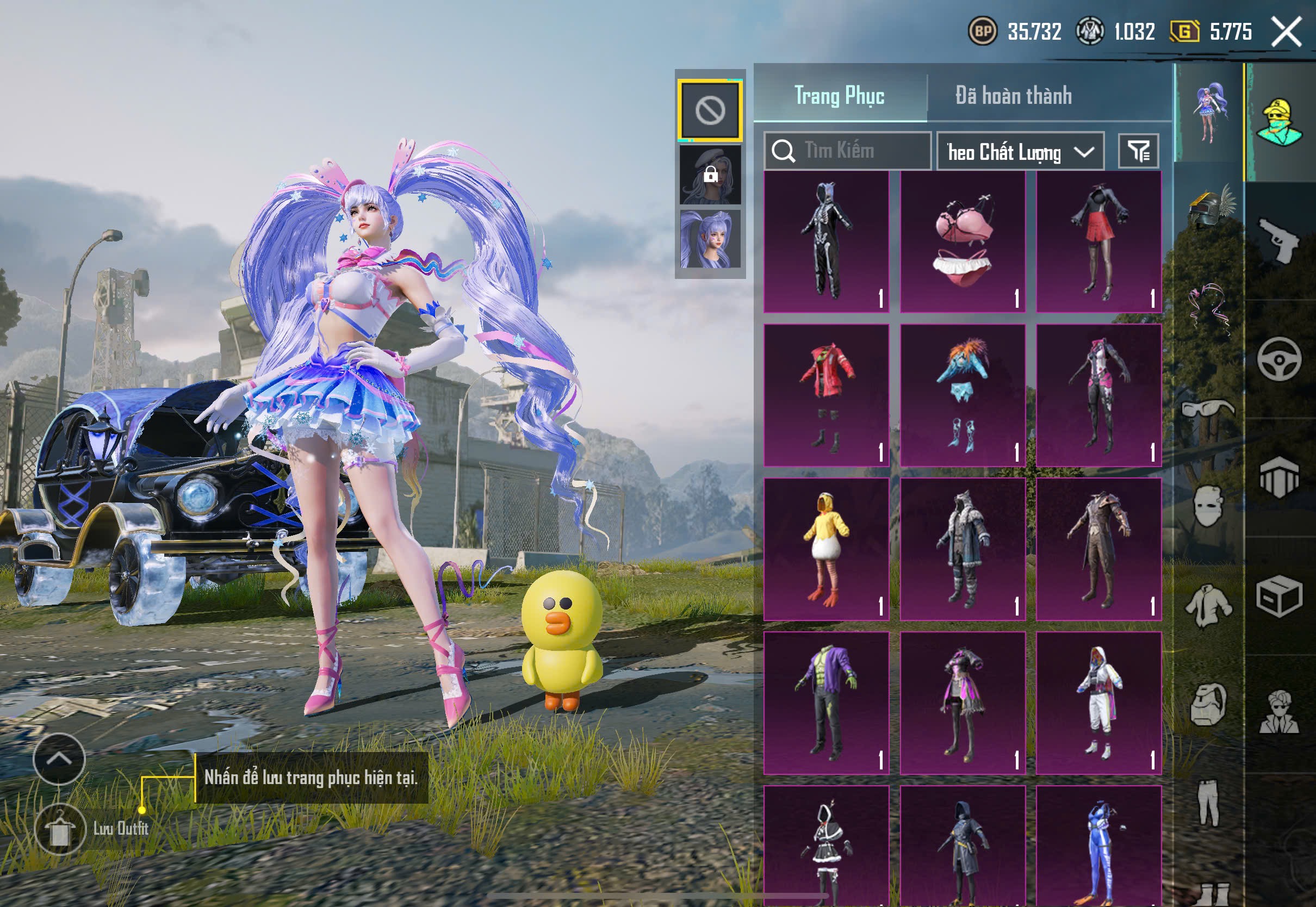This screenshot has height=907, width=1316.
Task: Open the filter options button
Action: click(1138, 151)
